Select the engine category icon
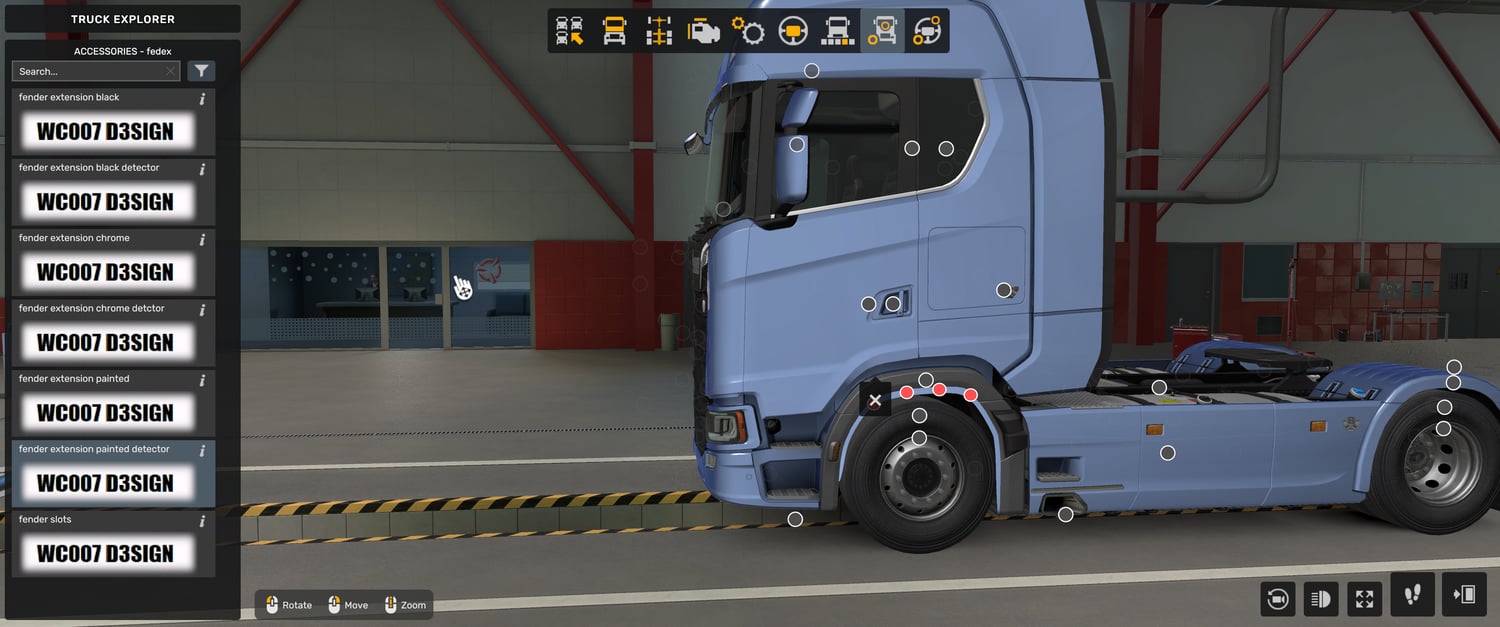This screenshot has width=1500, height=627. pyautogui.click(x=704, y=31)
